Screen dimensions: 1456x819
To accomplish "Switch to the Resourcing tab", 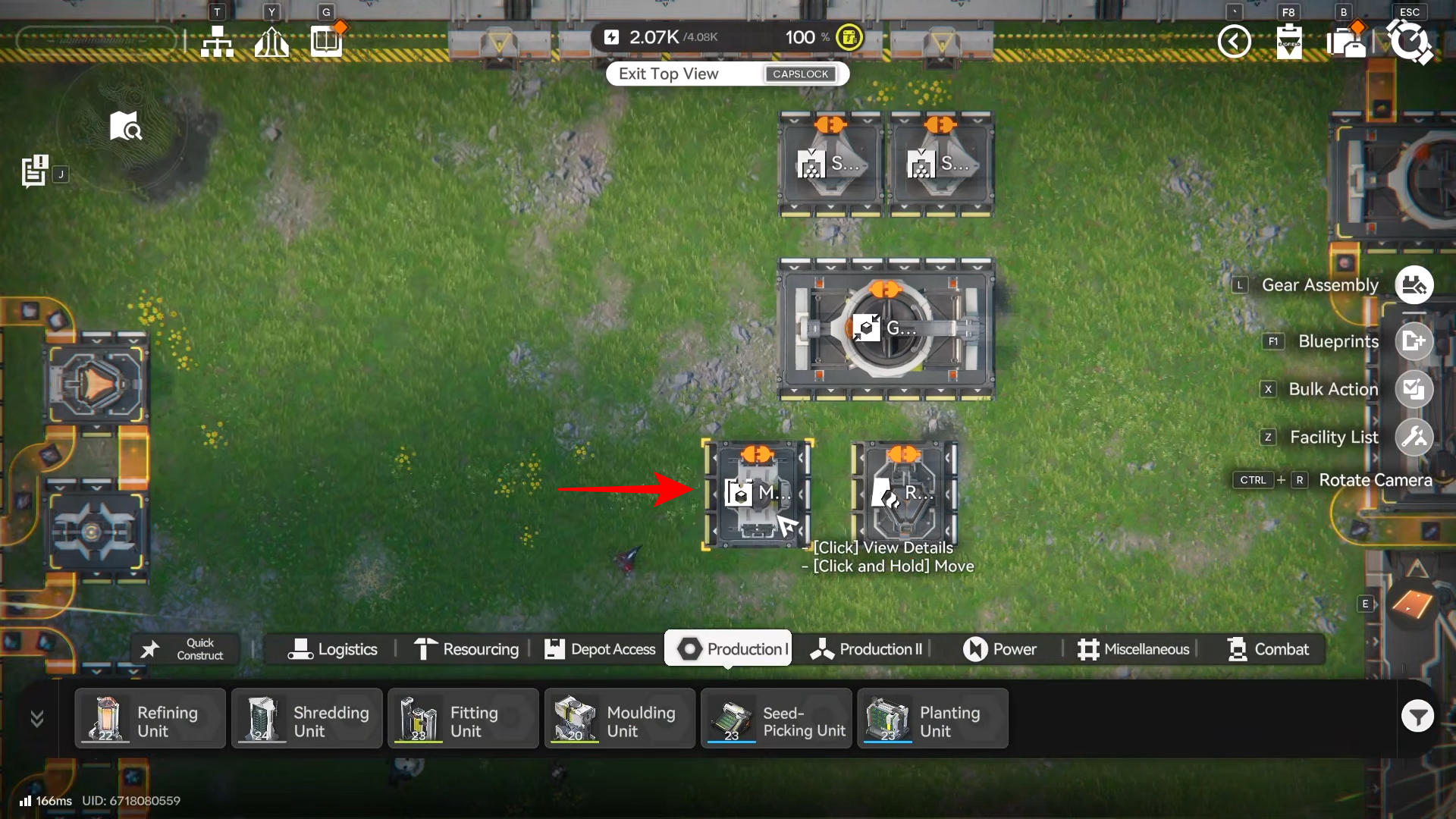I will pyautogui.click(x=466, y=649).
